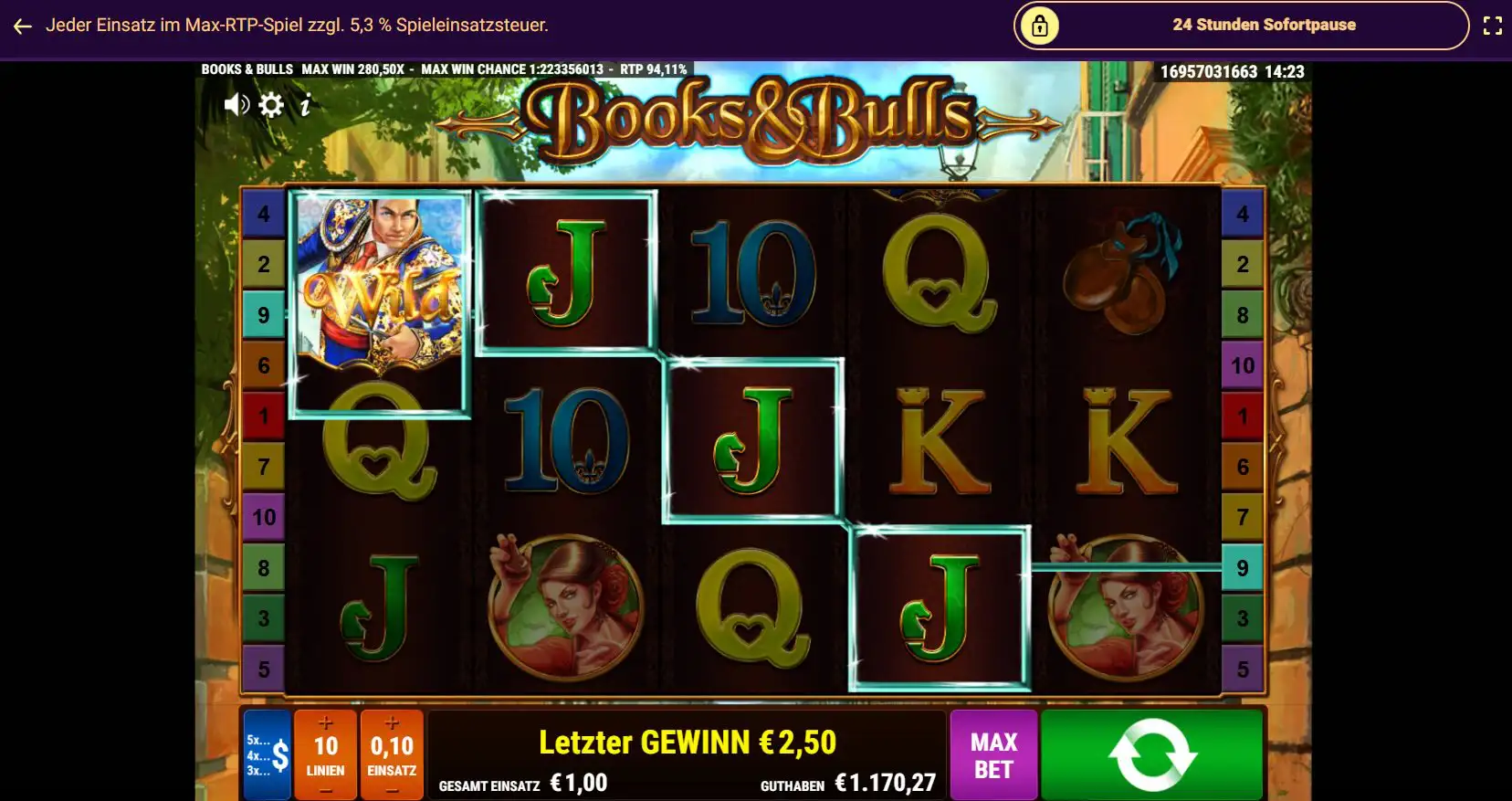Increase EINSATZ above 0,10
Viewport: 1512px width, 801px height.
[394, 722]
